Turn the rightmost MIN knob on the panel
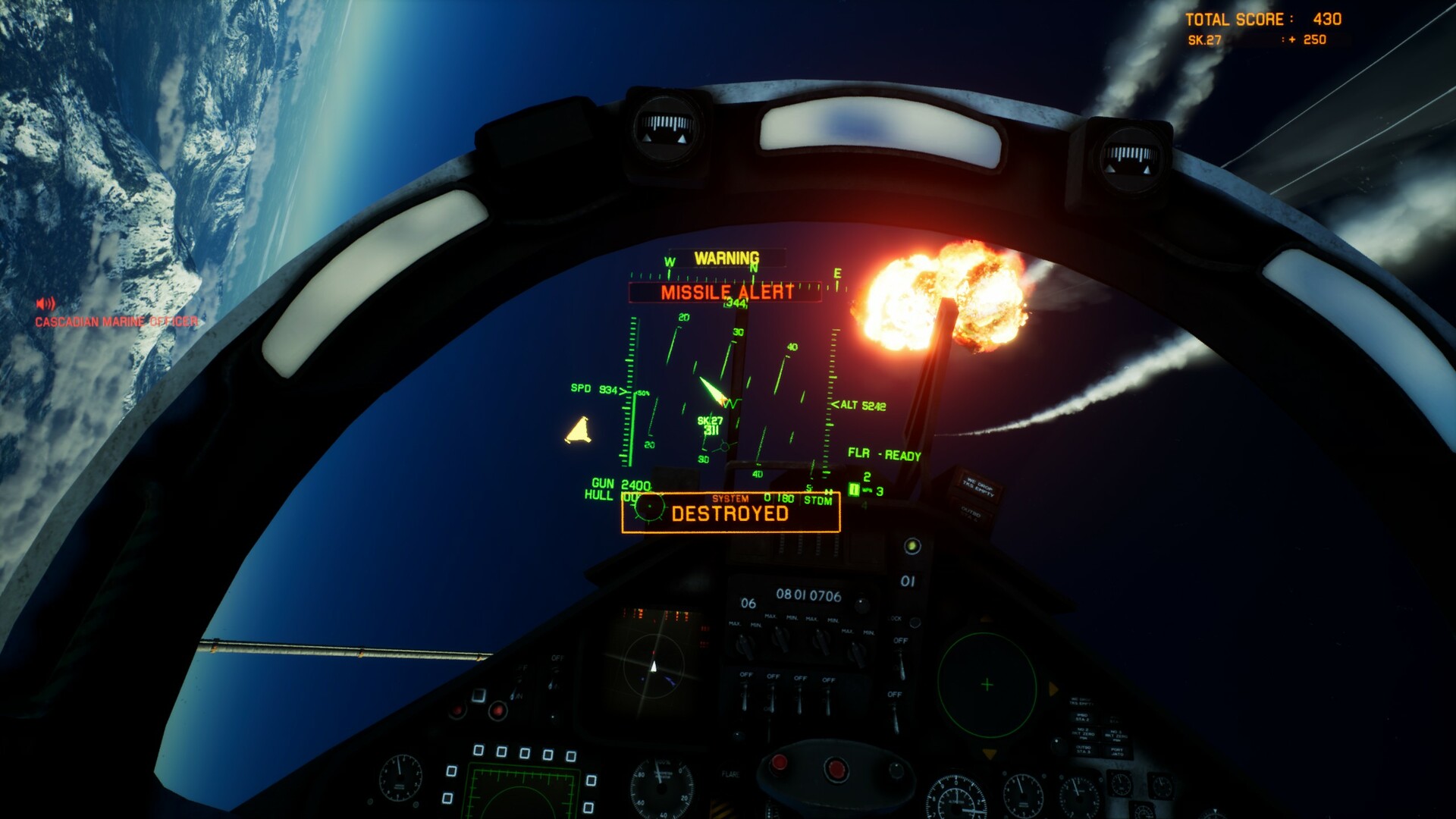Screen dimensions: 1456x819 857,652
